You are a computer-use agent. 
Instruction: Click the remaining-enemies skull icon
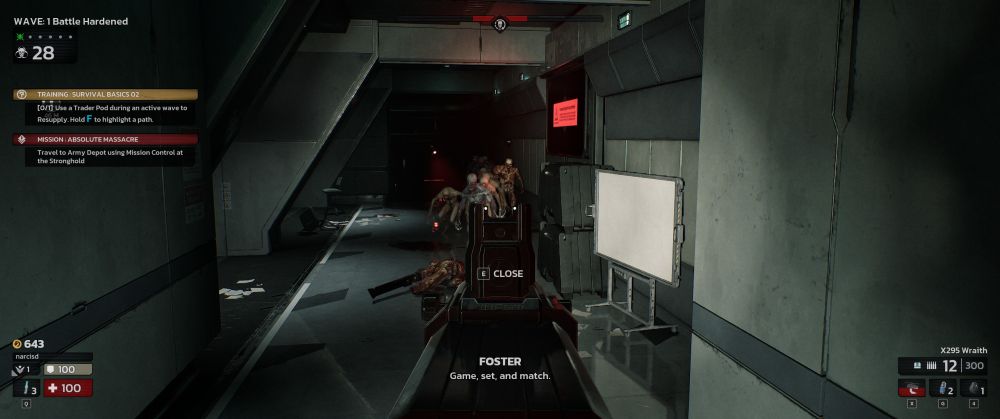click(21, 55)
